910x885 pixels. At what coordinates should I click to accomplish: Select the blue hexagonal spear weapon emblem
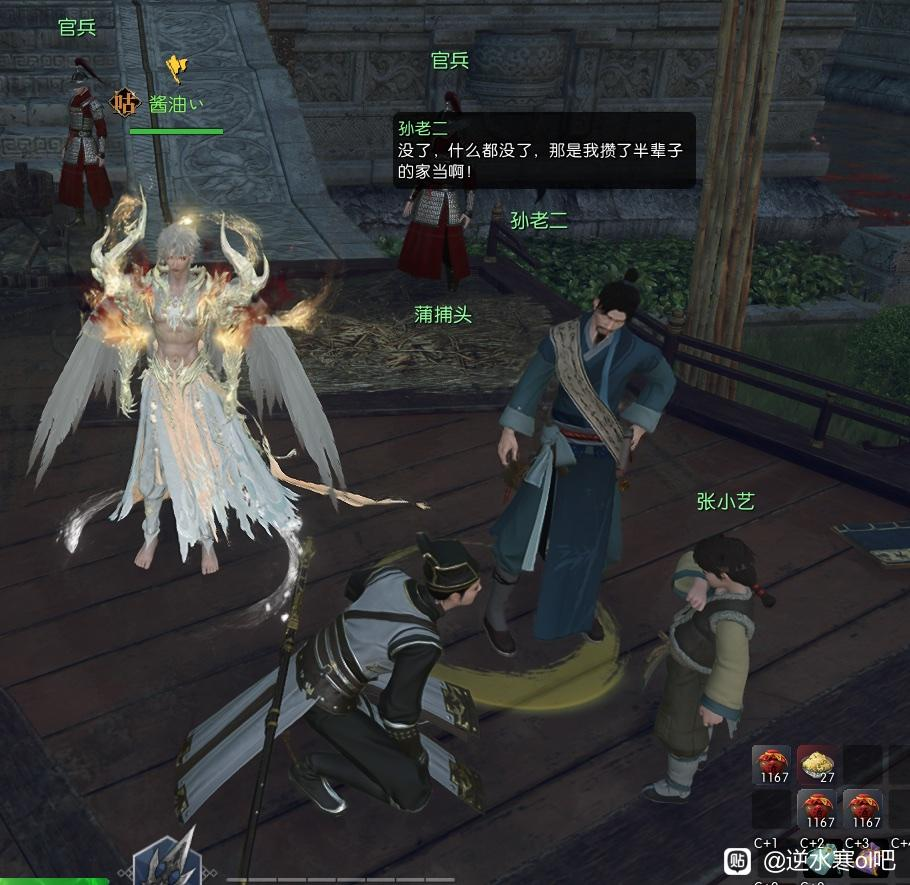pyautogui.click(x=166, y=862)
